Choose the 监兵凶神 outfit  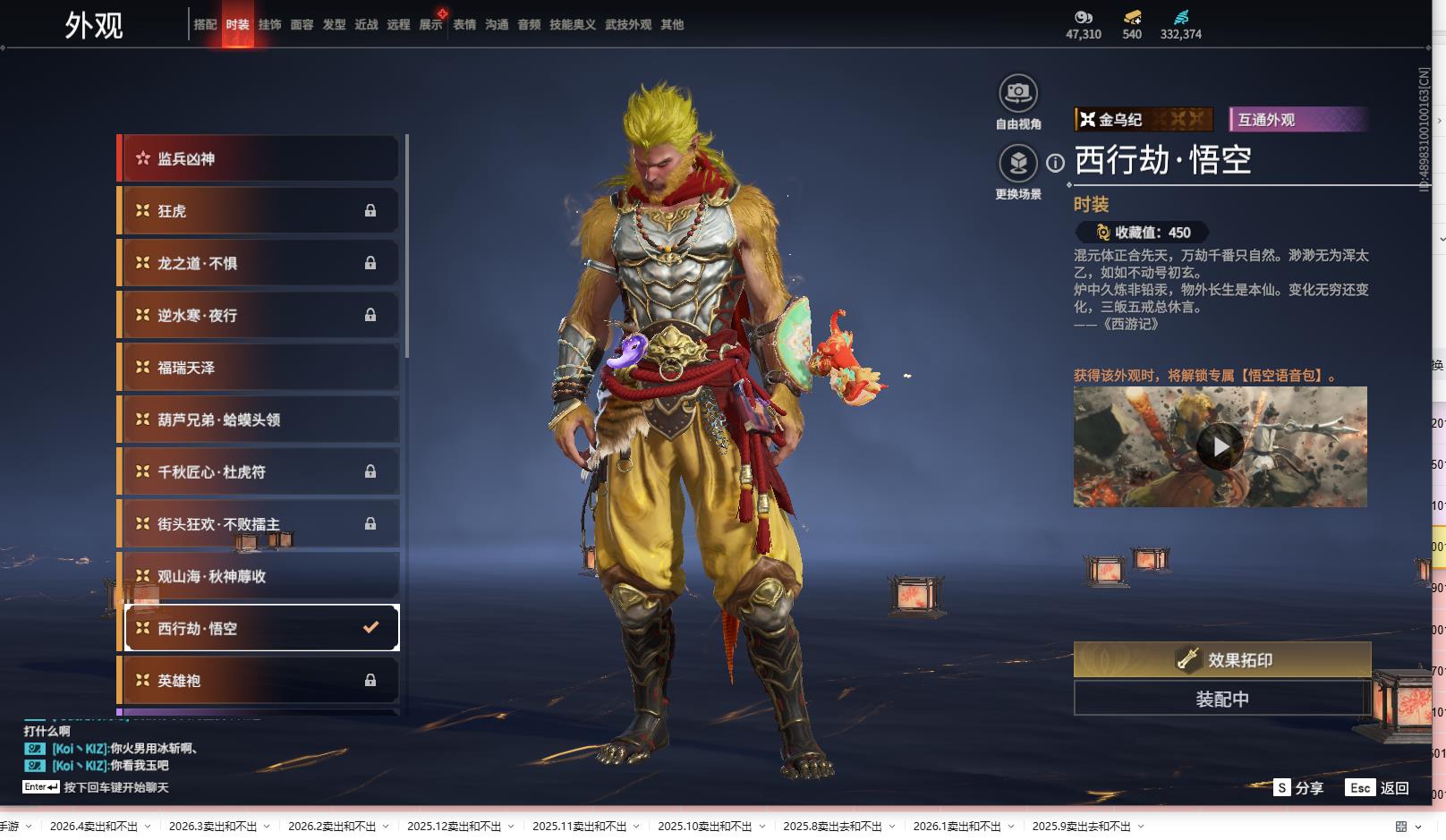coord(259,158)
